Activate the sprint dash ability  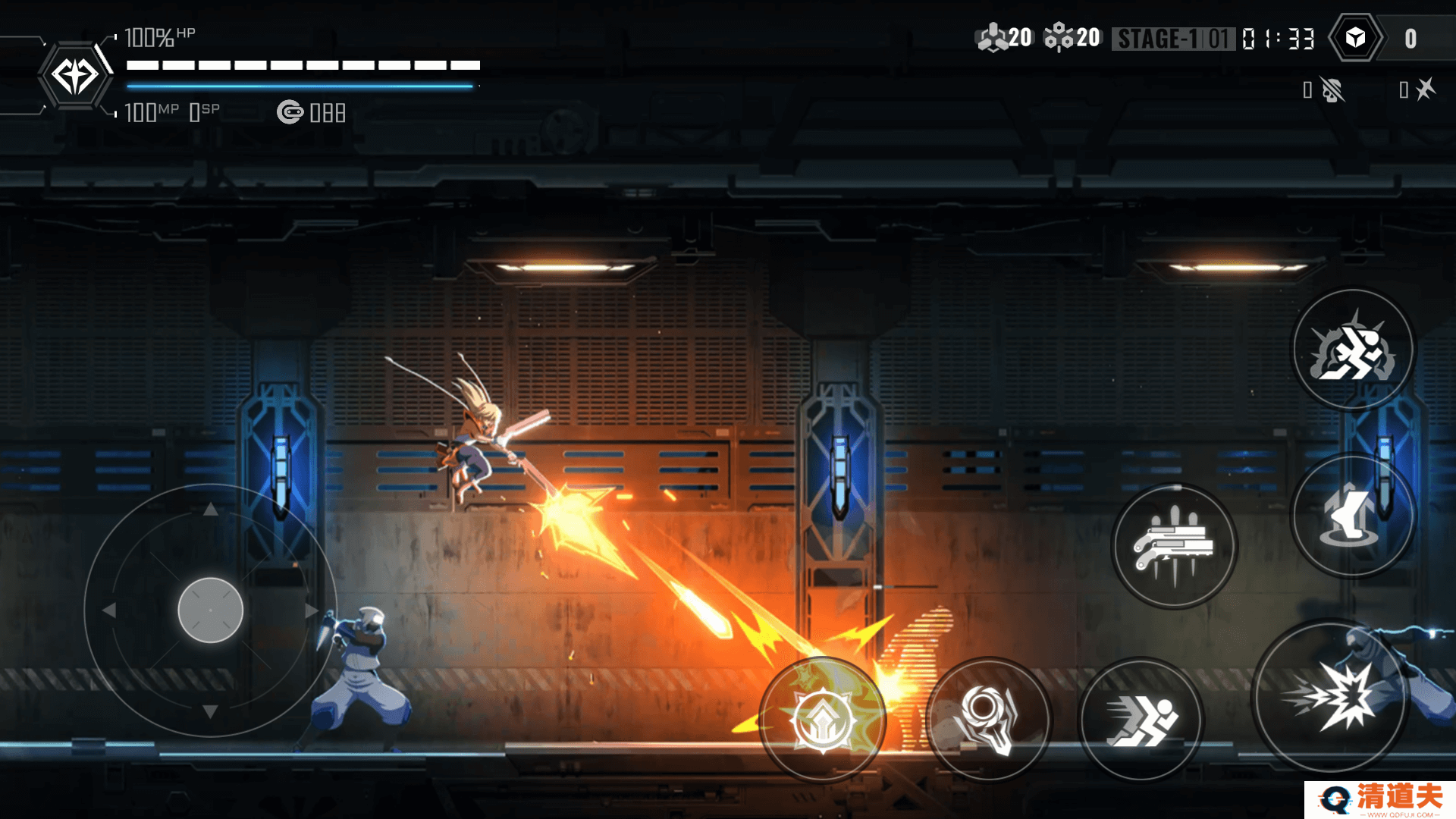1141,719
